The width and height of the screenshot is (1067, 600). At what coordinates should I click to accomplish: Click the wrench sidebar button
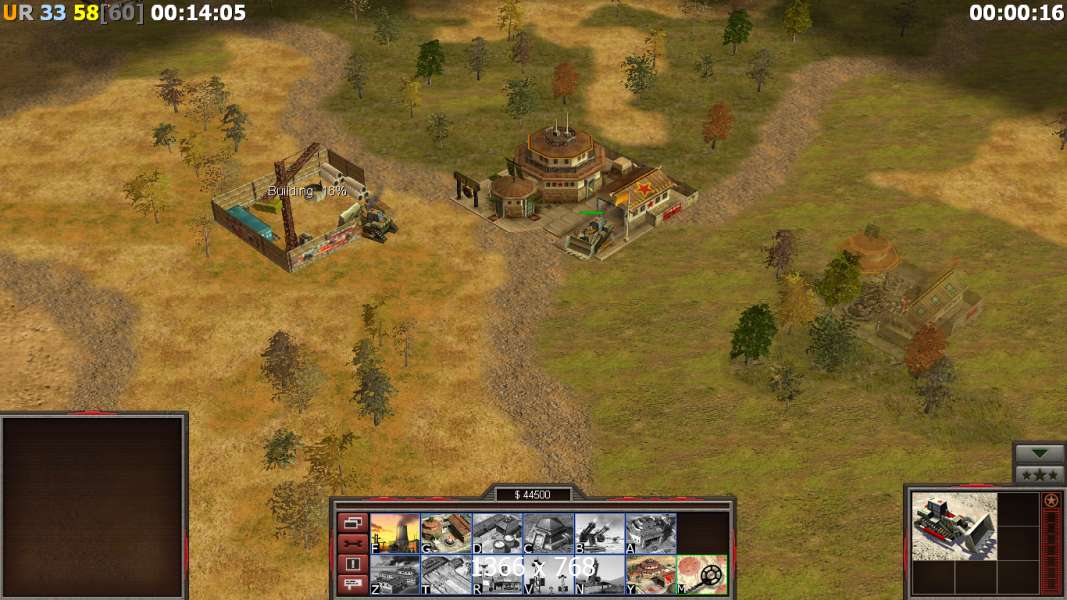(x=353, y=543)
